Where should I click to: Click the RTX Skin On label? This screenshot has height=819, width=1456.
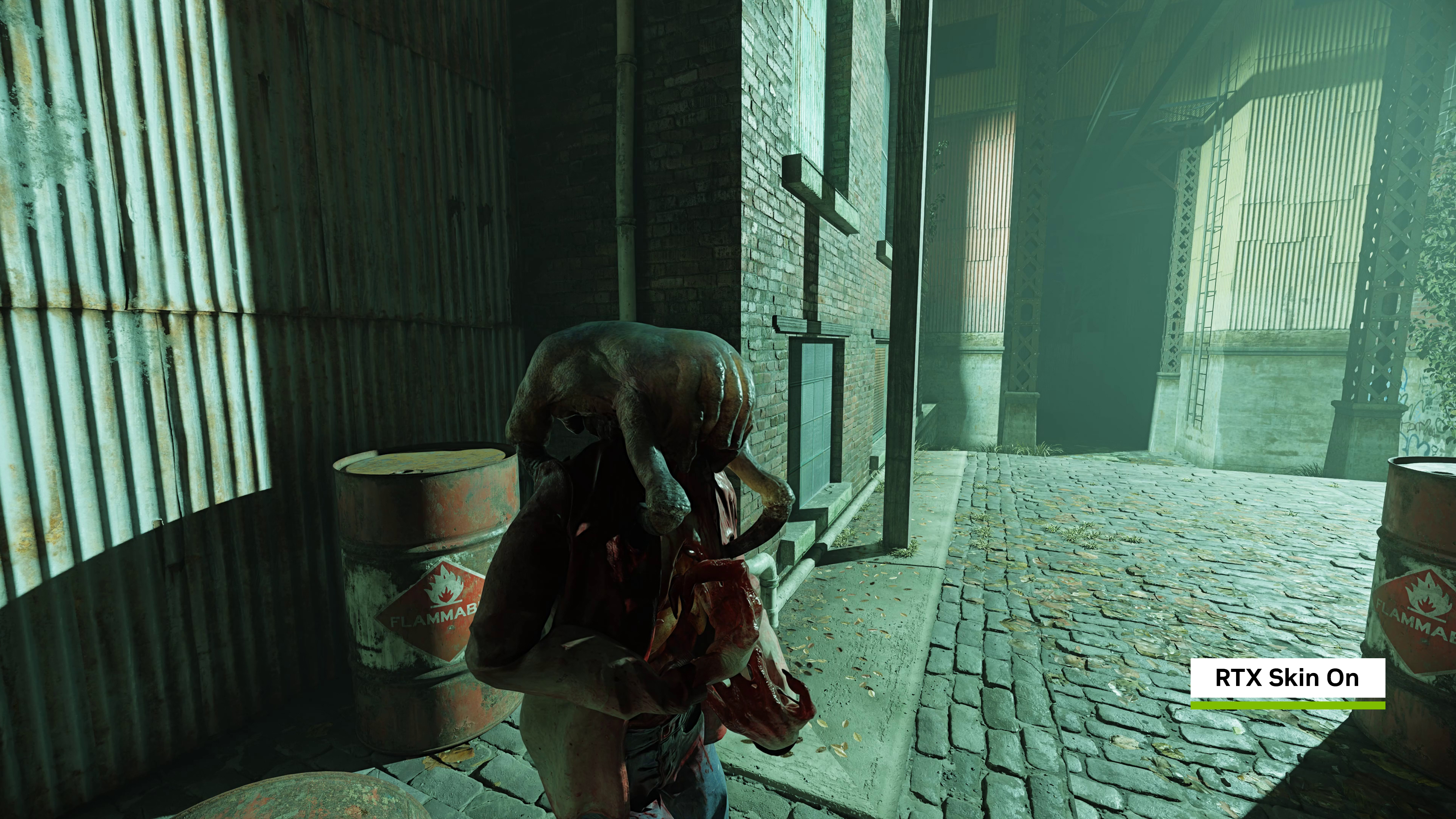click(x=1287, y=678)
